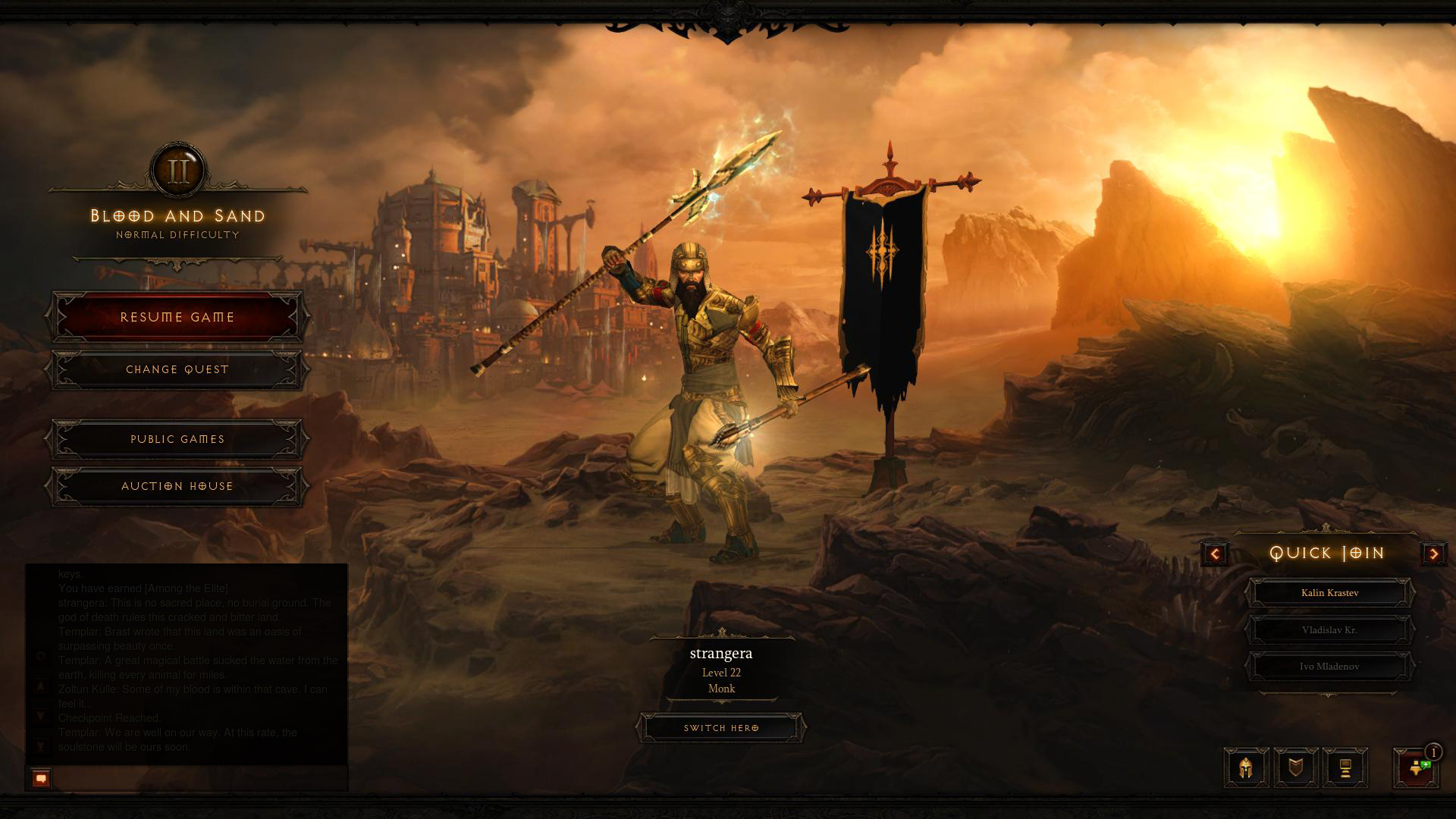The height and width of the screenshot is (819, 1456).
Task: Open the friends list social icon
Action: (1416, 768)
